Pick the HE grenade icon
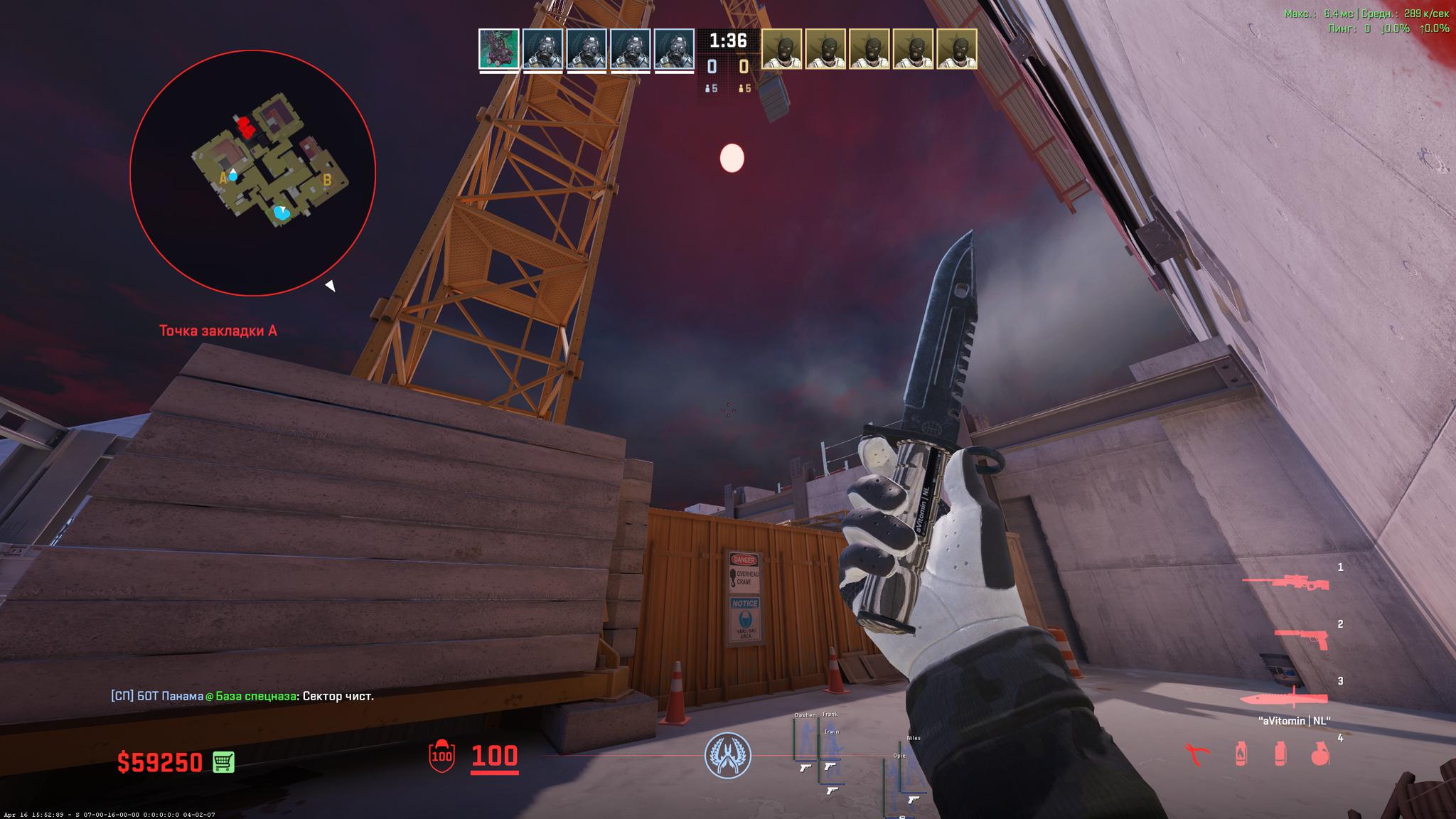Image resolution: width=1456 pixels, height=819 pixels. click(x=1319, y=754)
